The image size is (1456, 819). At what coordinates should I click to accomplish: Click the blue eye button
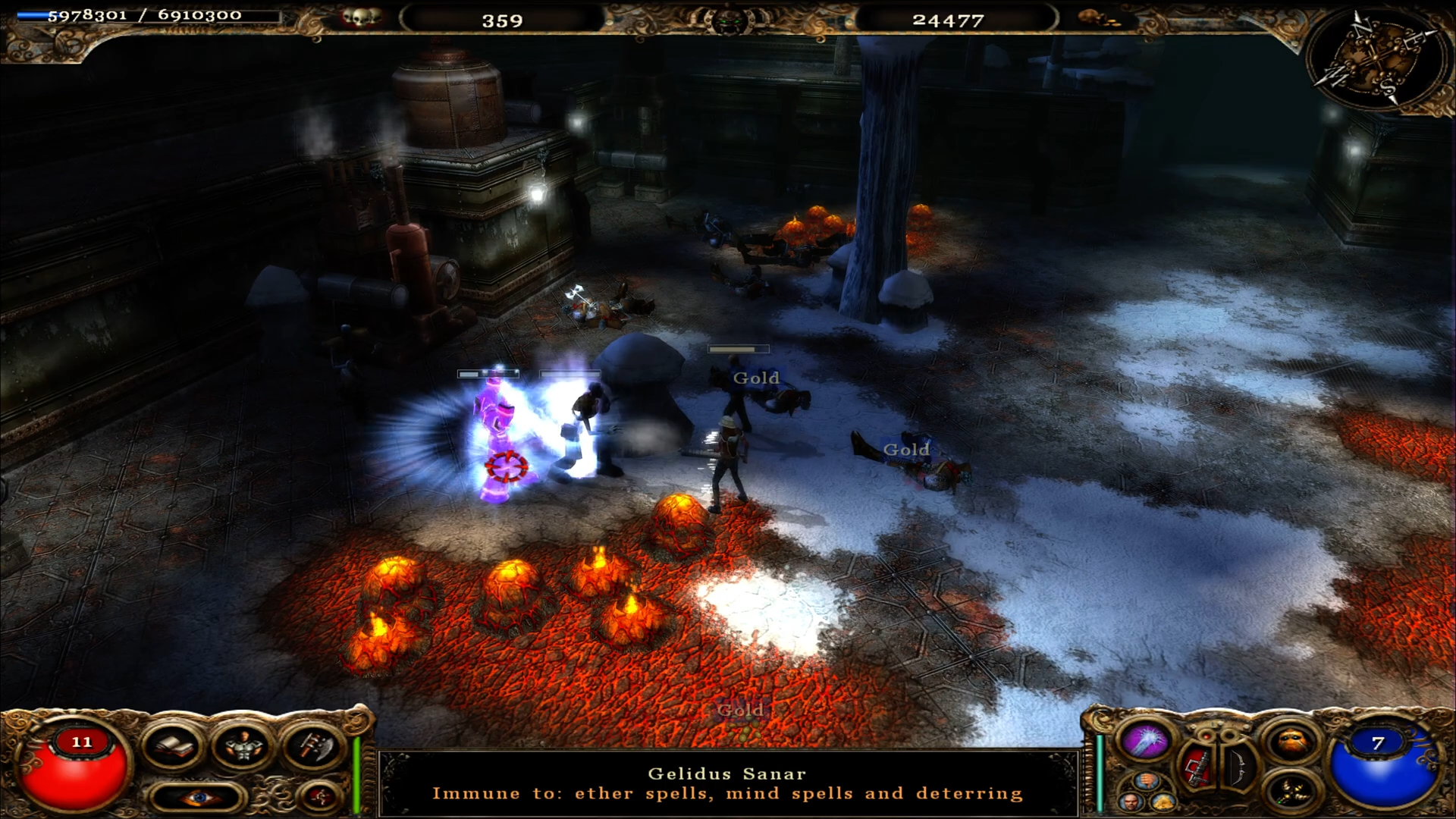pyautogui.click(x=199, y=797)
